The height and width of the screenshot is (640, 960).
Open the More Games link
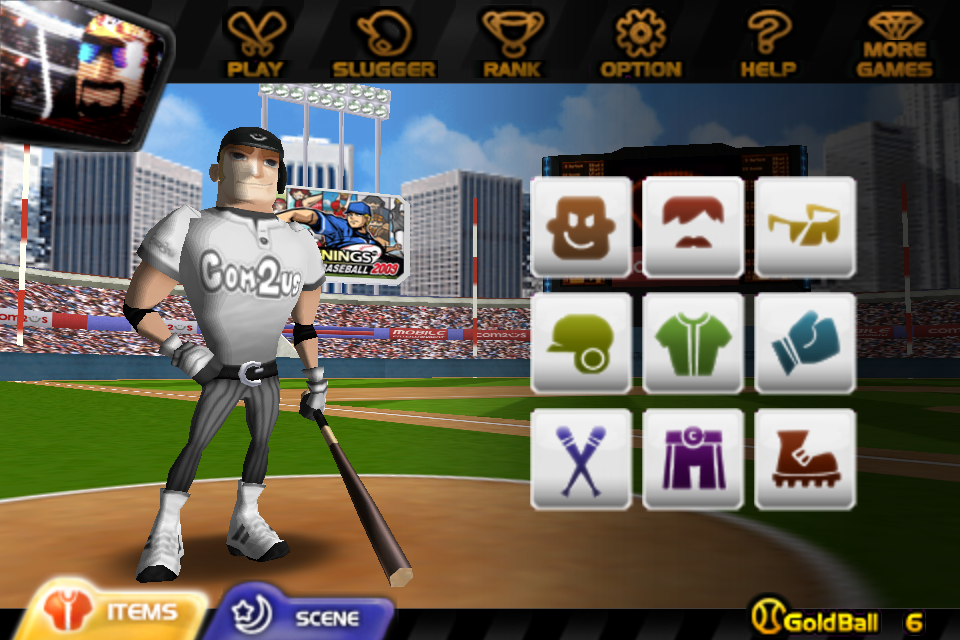[895, 43]
